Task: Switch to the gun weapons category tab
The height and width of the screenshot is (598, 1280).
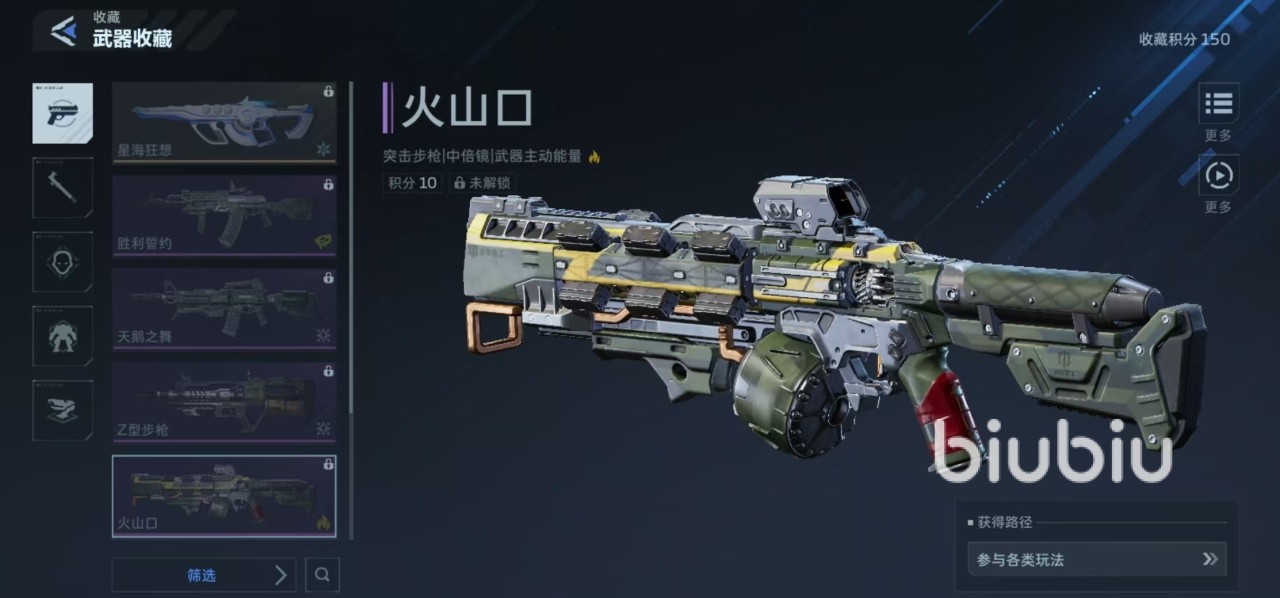Action: point(62,113)
